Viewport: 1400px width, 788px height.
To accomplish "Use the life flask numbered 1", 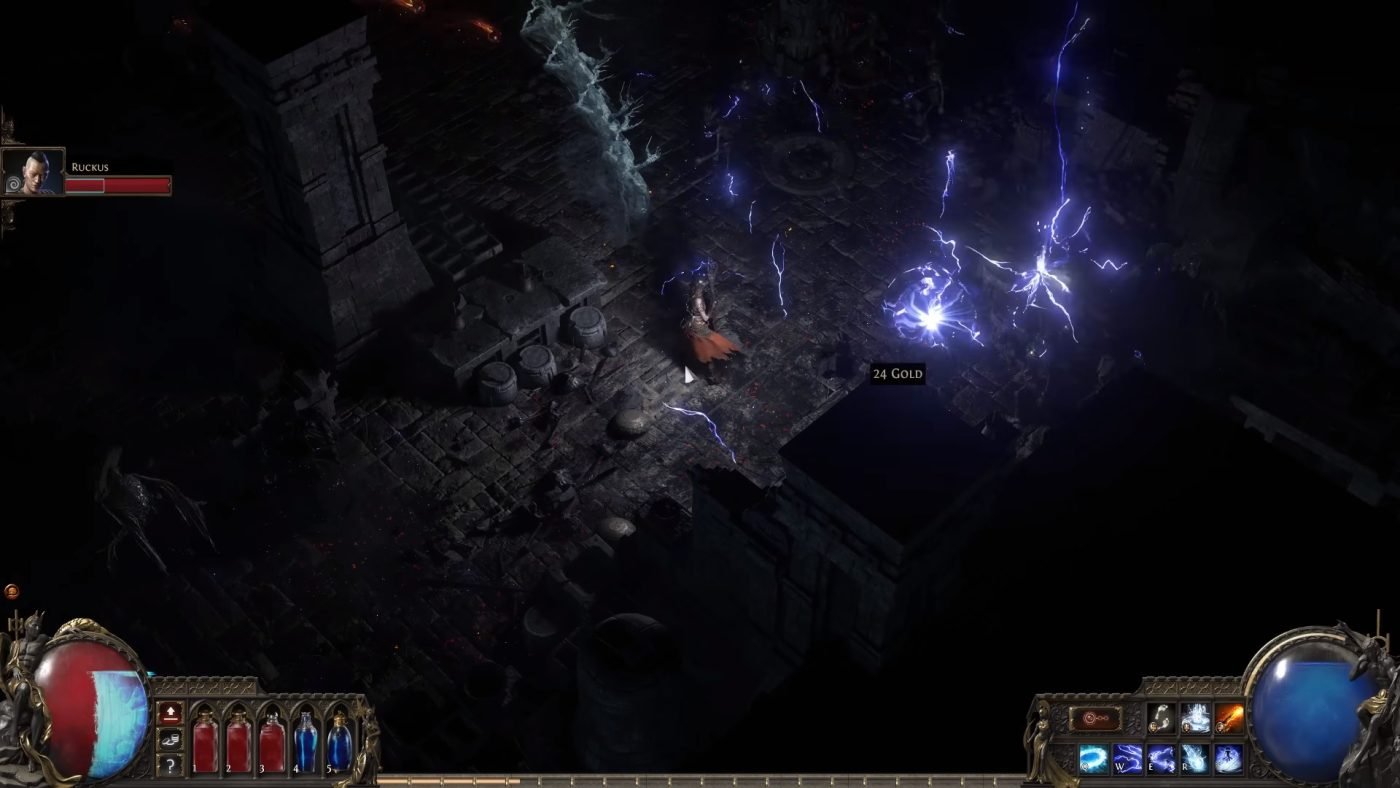I will click(x=205, y=742).
